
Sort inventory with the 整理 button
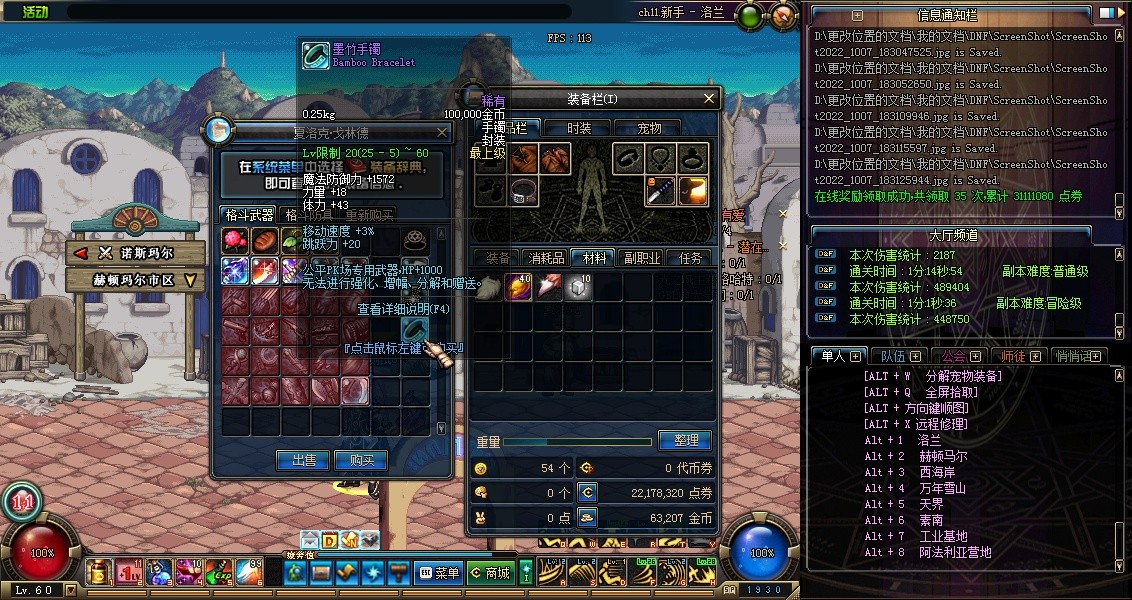[685, 440]
